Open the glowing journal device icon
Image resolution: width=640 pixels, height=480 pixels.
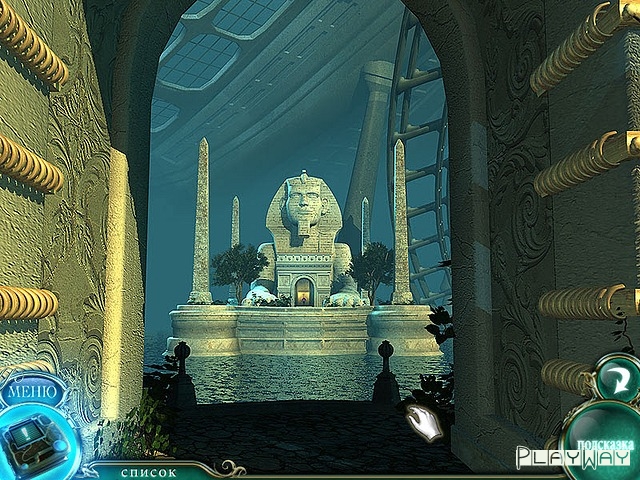33,437
